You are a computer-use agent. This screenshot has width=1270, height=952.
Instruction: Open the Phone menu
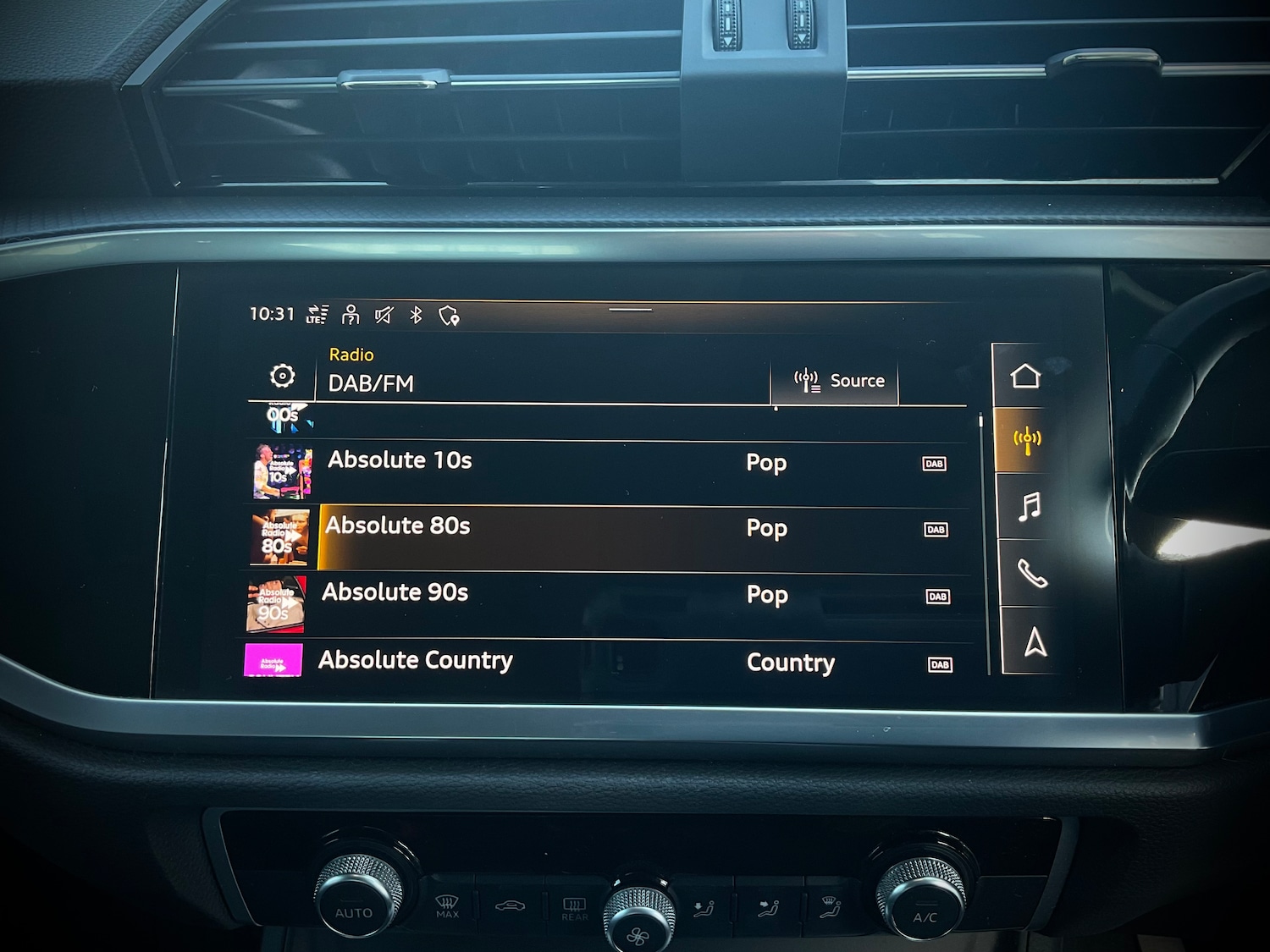coord(1032,575)
